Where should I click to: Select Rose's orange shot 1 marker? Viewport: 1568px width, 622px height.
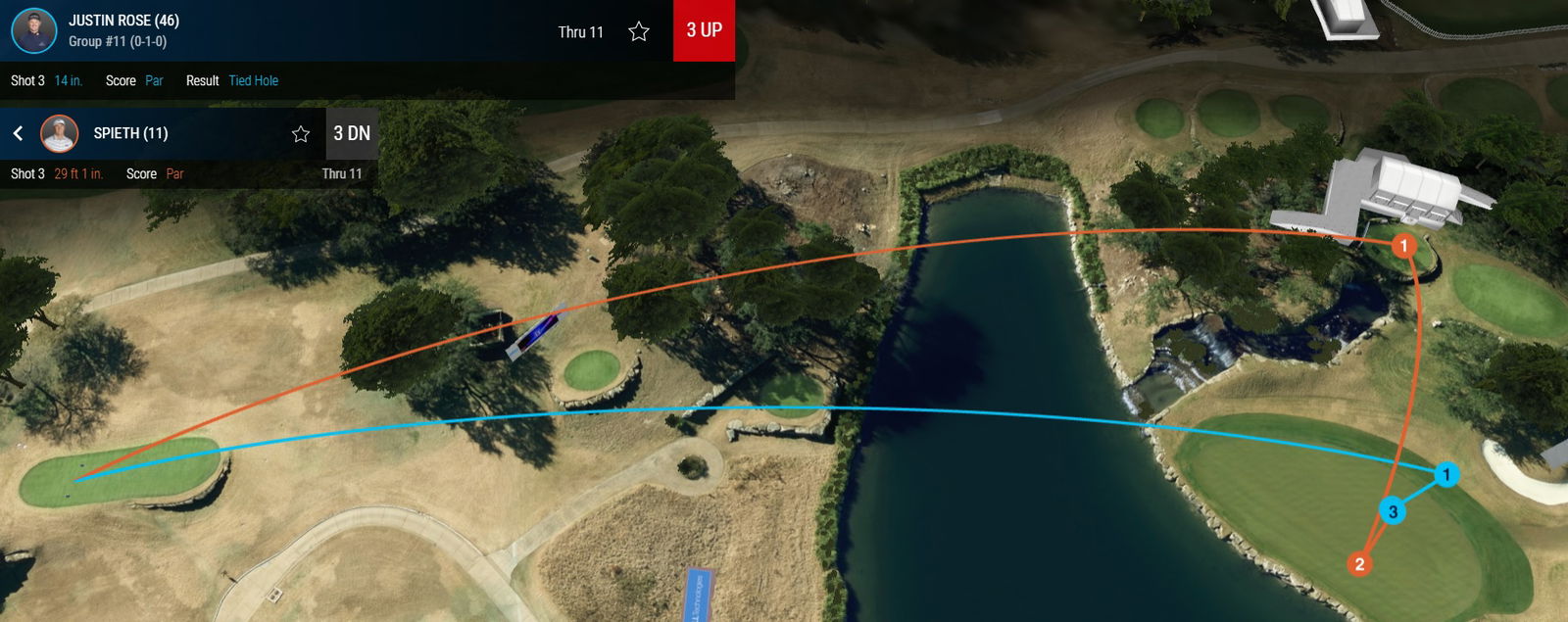(1403, 245)
